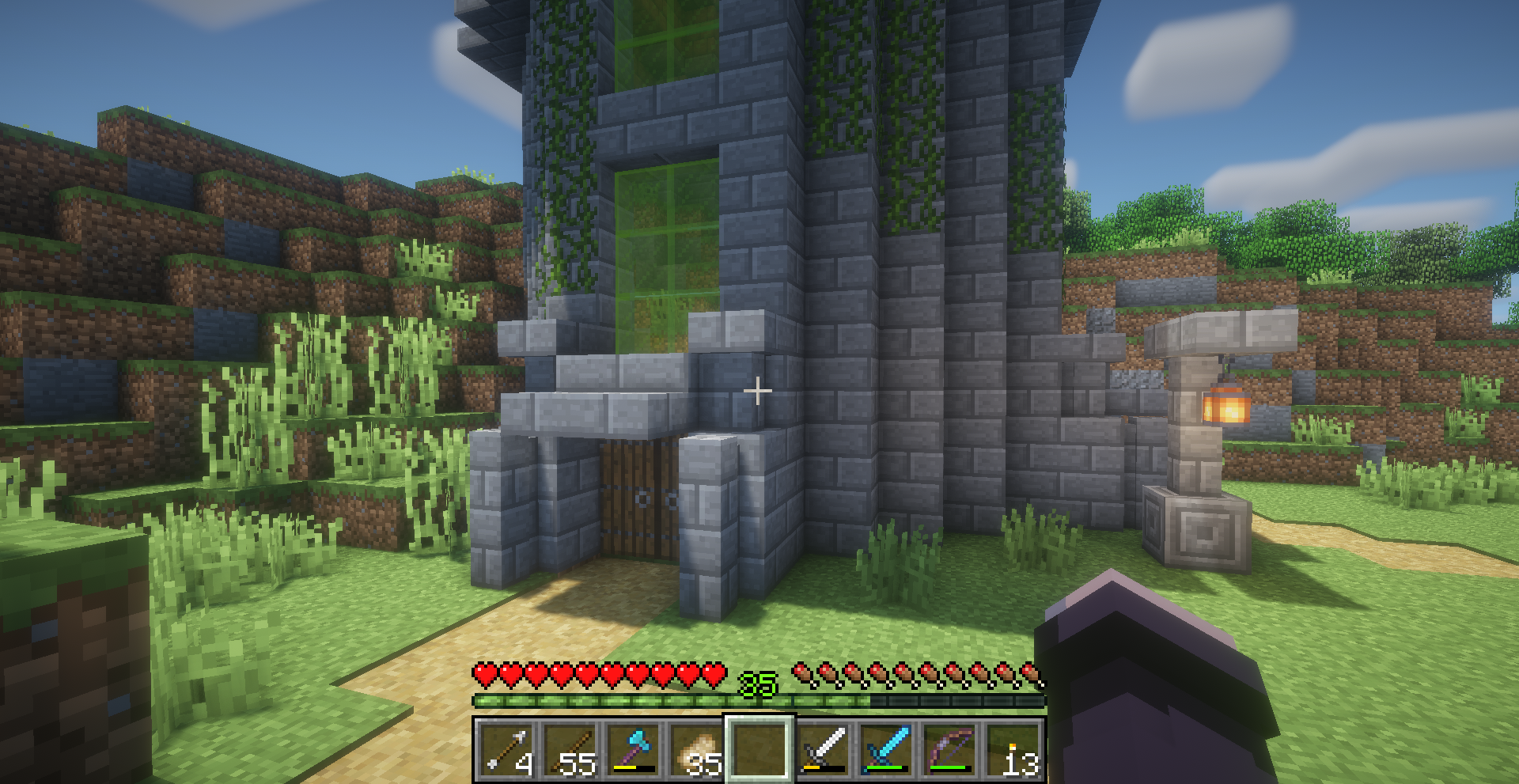Switch to the bow slot
Screen dimensions: 1519x784
pos(949,748)
